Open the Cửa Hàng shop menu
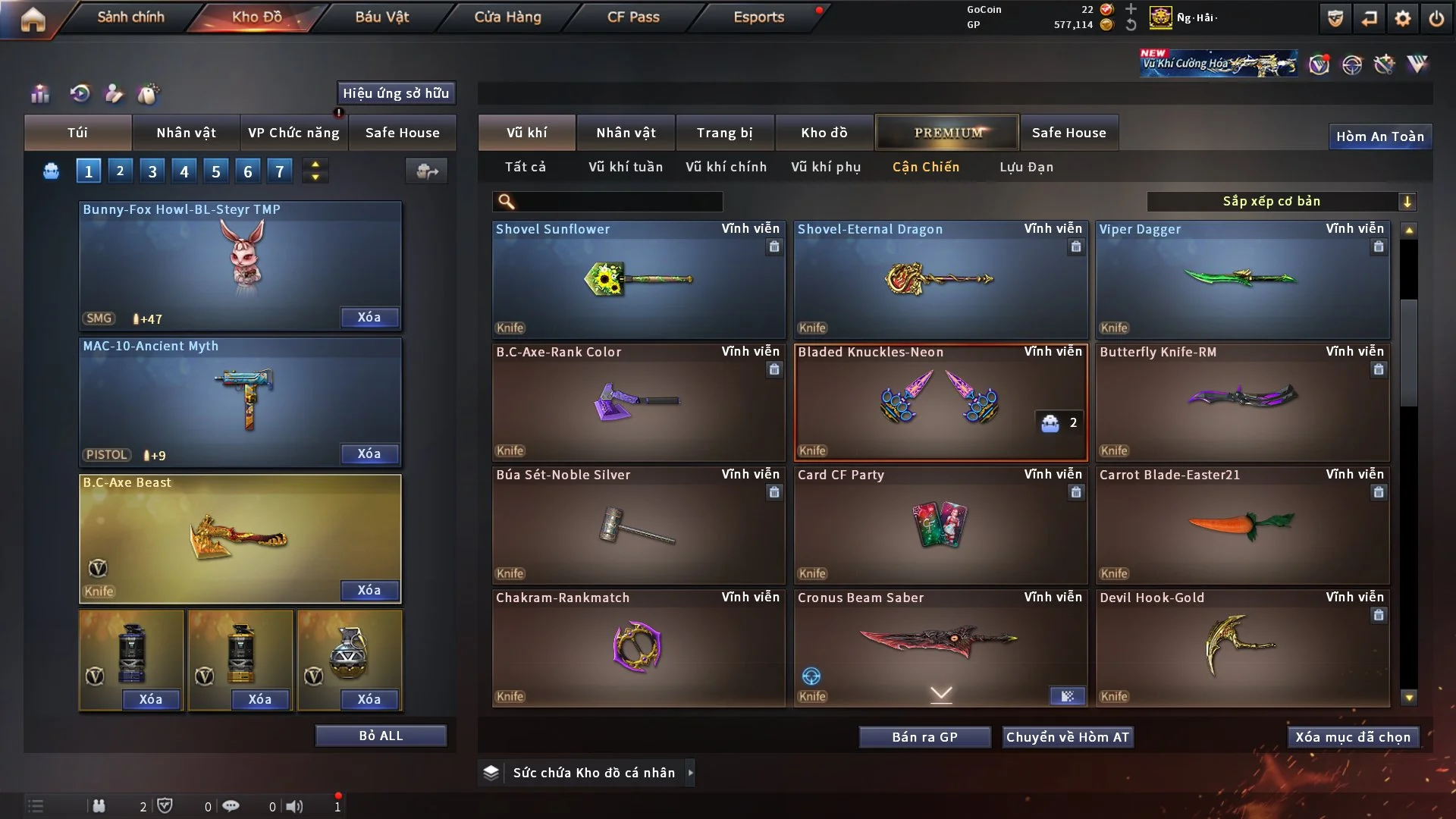1456x819 pixels. 507,17
